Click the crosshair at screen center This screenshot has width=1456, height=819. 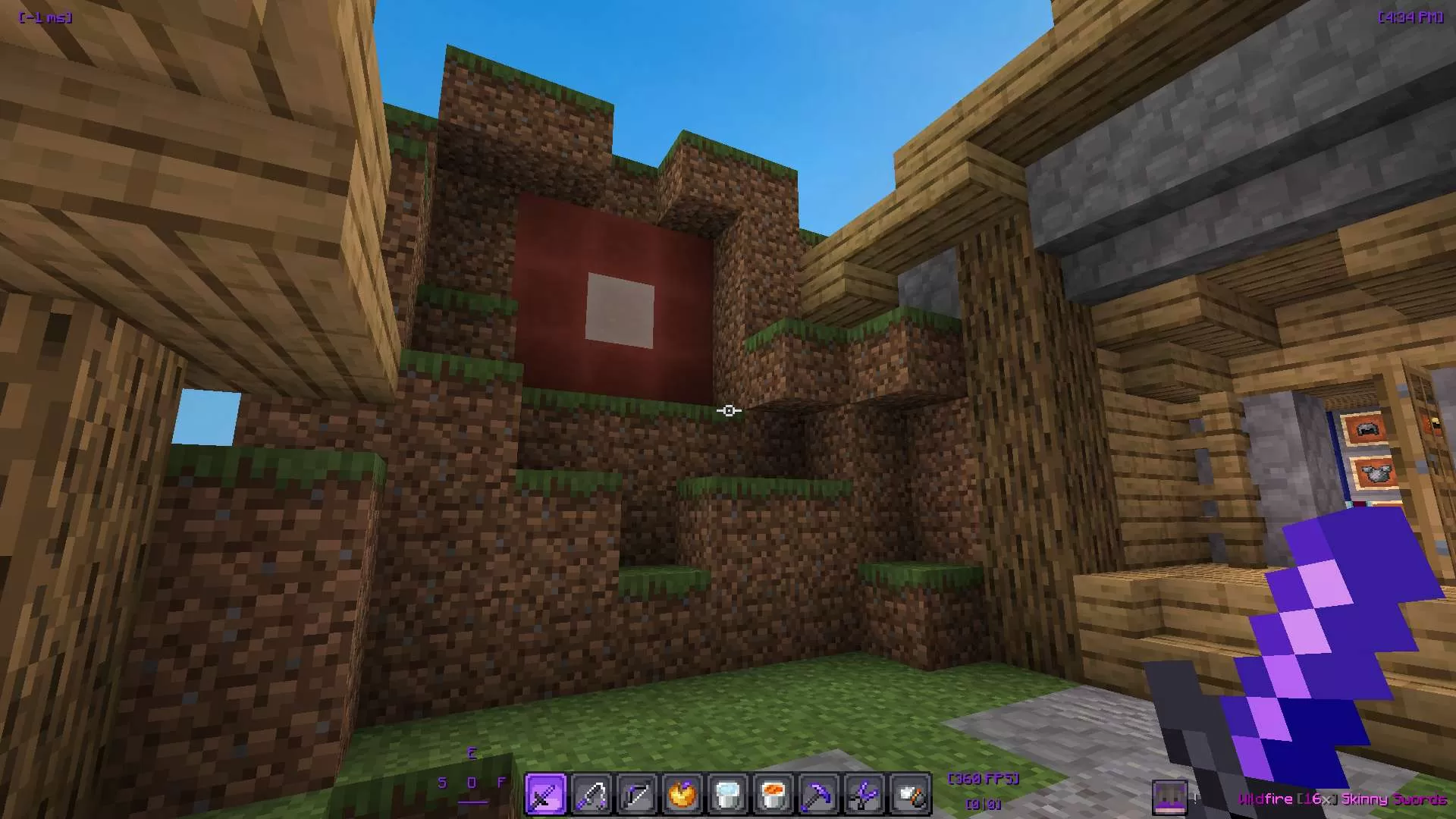click(x=728, y=410)
